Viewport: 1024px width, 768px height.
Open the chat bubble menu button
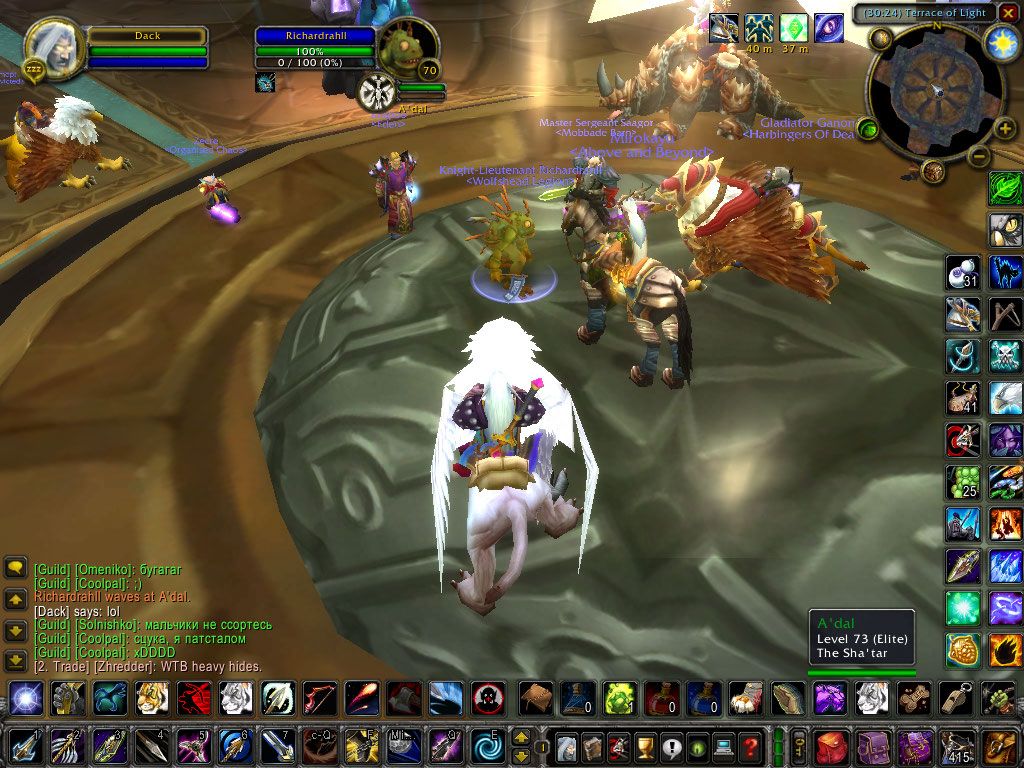click(15, 568)
